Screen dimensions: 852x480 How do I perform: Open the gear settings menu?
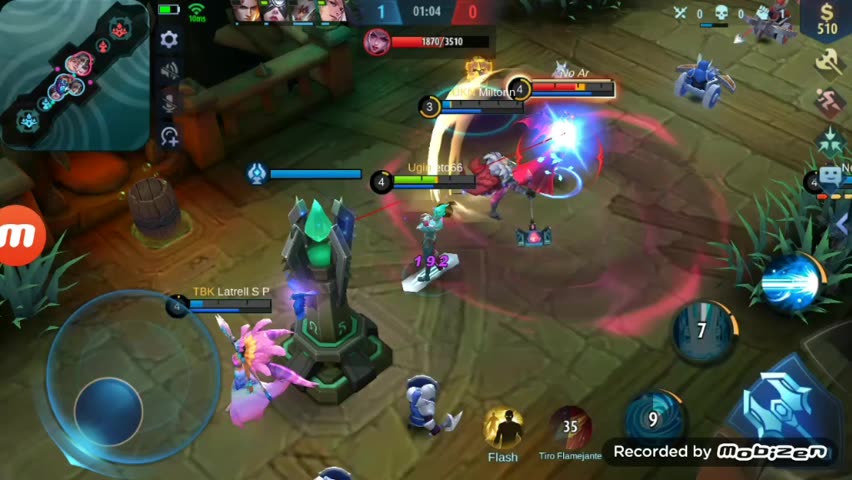click(169, 39)
